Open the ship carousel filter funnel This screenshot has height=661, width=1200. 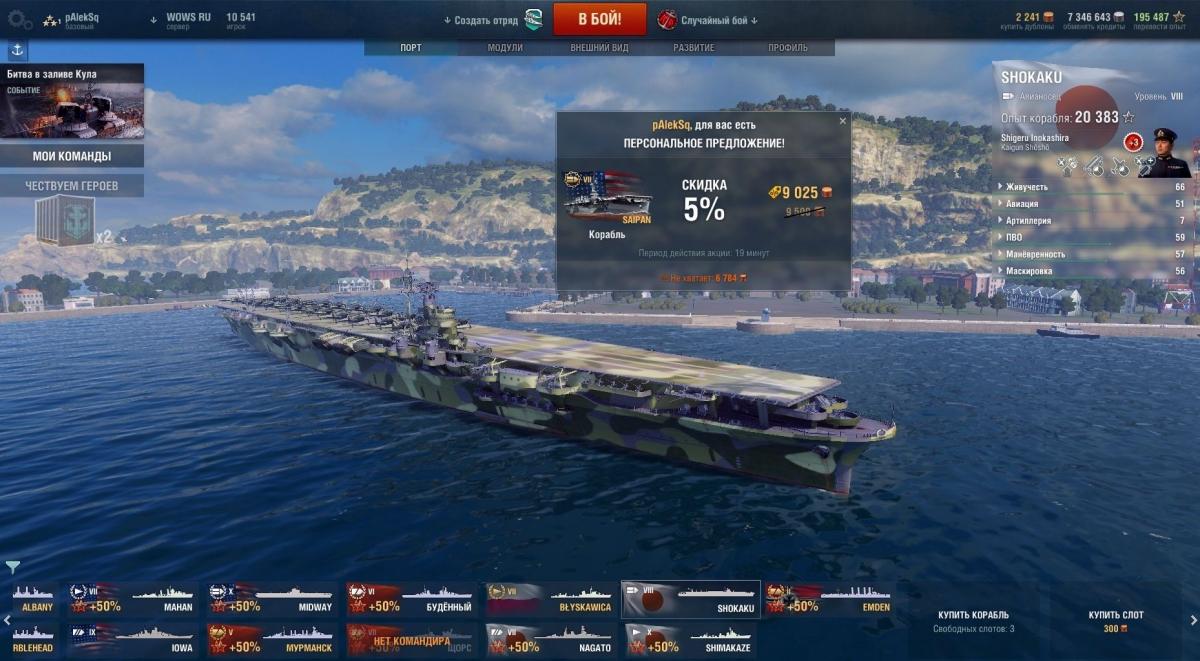[13, 568]
